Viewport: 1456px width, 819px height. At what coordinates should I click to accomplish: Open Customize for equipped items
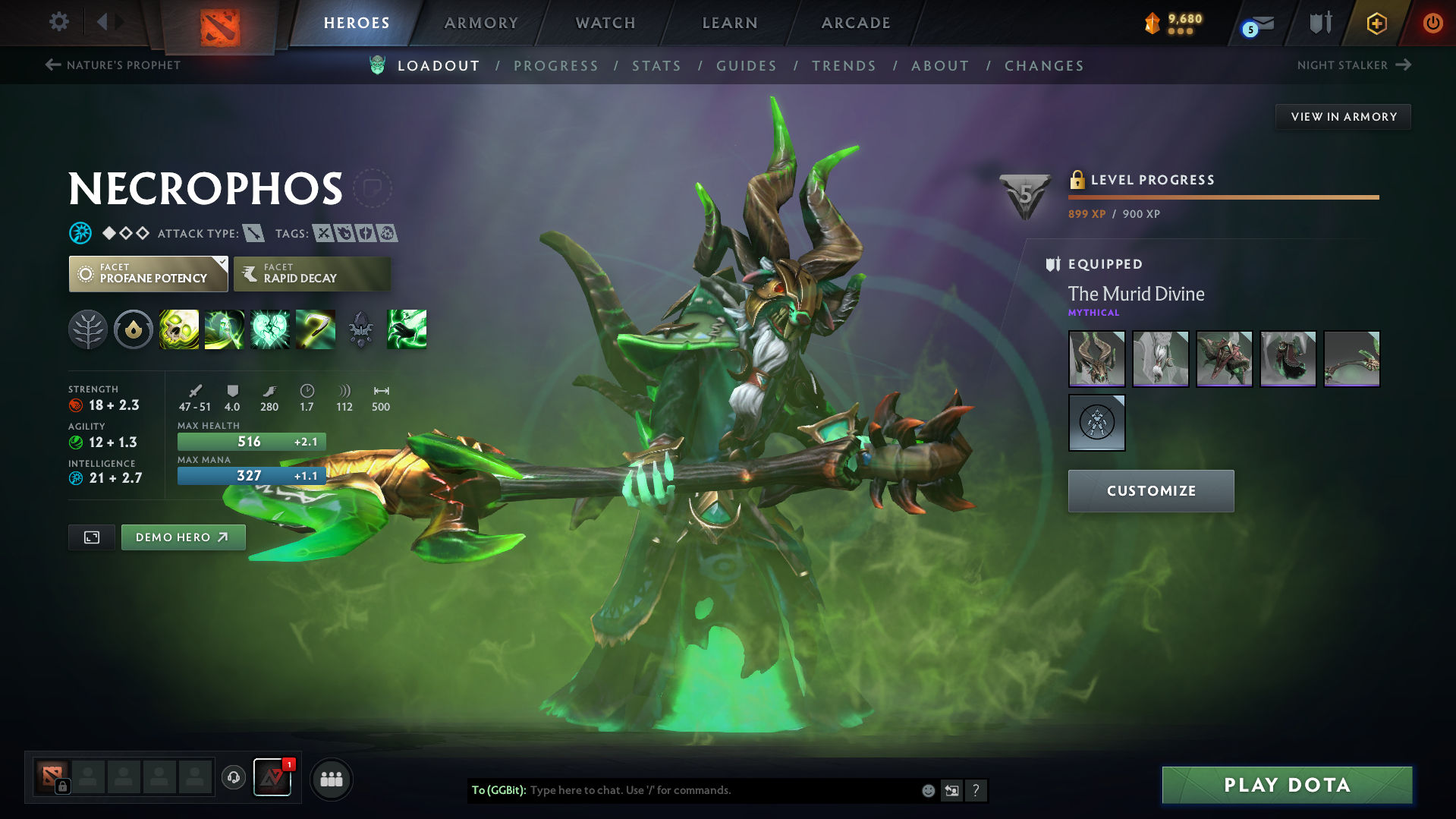[1150, 491]
